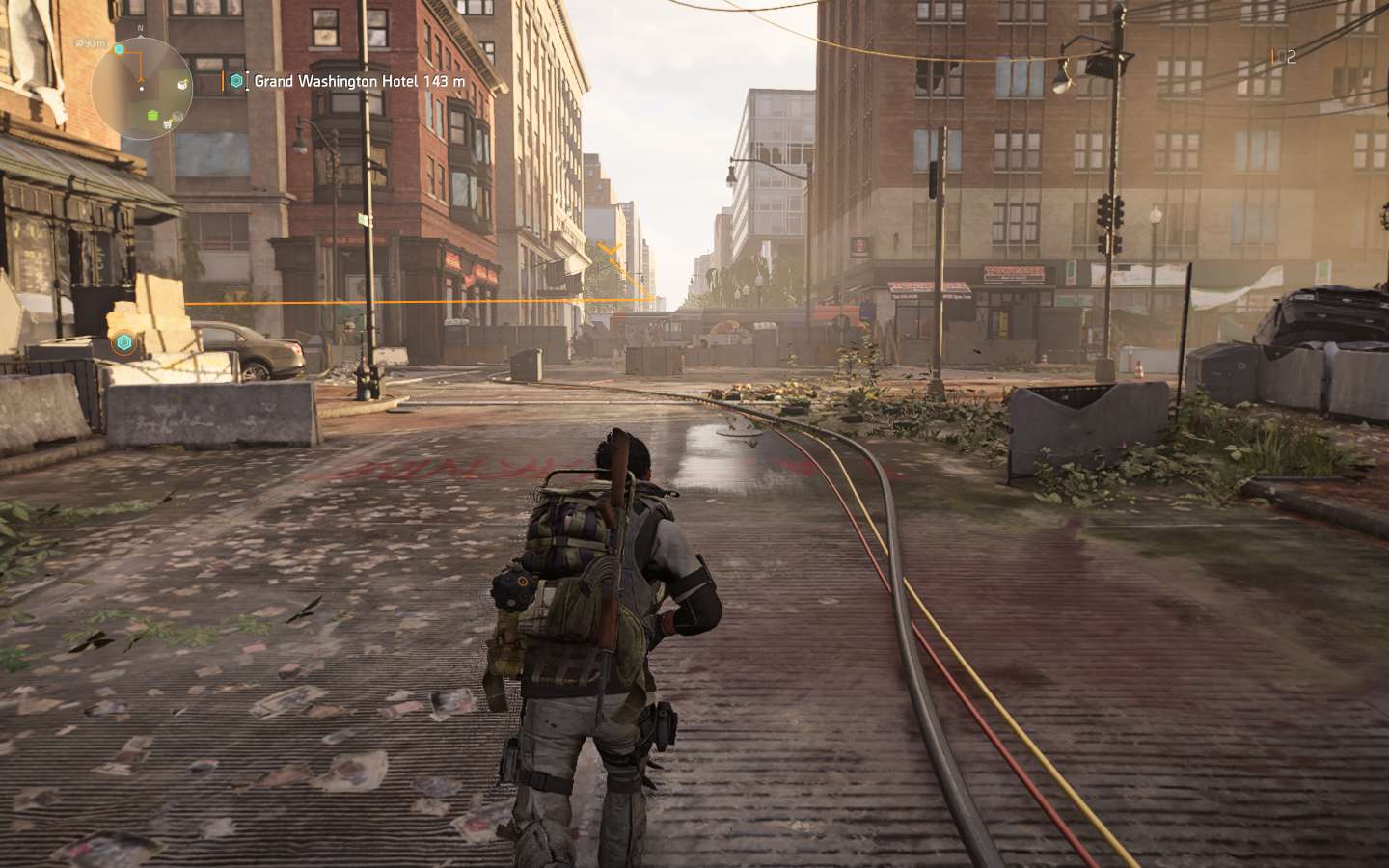Click the teal hexagon marker on the minimap edge
This screenshot has width=1389, height=868.
point(119,48)
